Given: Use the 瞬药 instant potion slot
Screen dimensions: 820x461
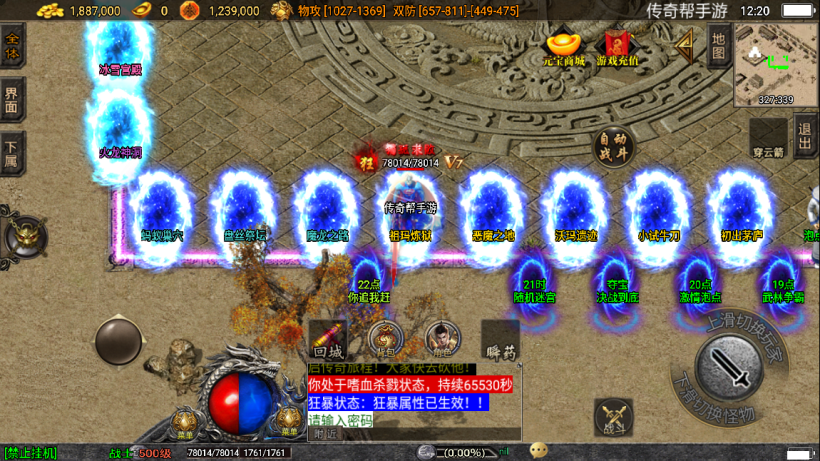Looking at the screenshot, I should [499, 340].
